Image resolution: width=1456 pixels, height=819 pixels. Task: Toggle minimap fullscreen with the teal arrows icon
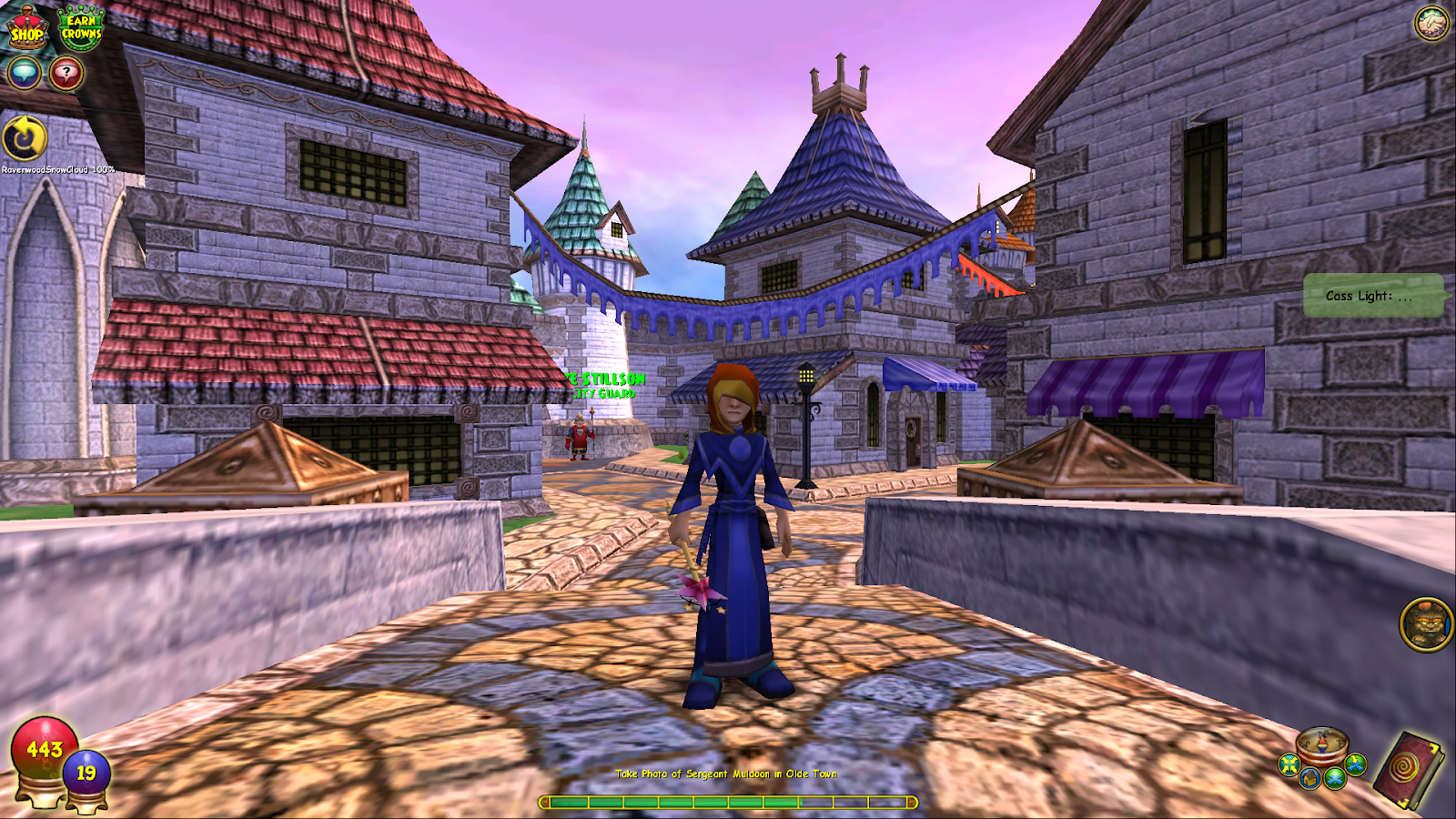(x=1289, y=764)
